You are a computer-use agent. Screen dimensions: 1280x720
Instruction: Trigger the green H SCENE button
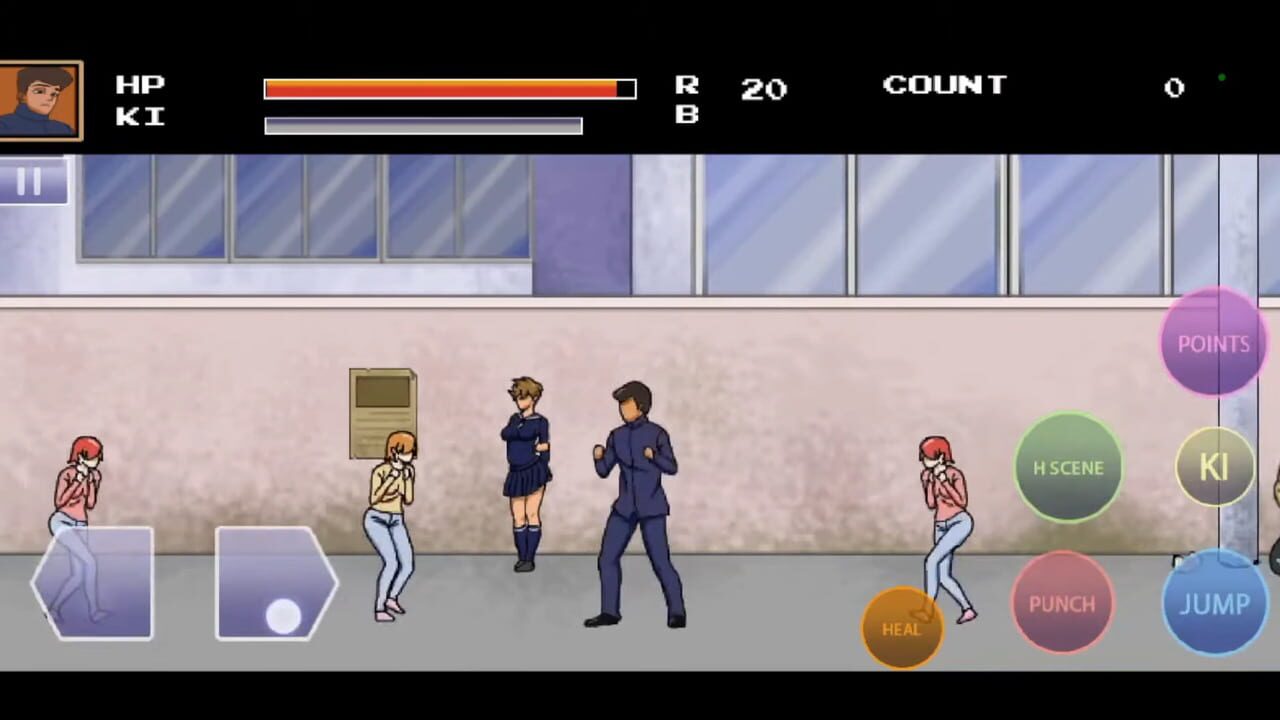pos(1068,468)
